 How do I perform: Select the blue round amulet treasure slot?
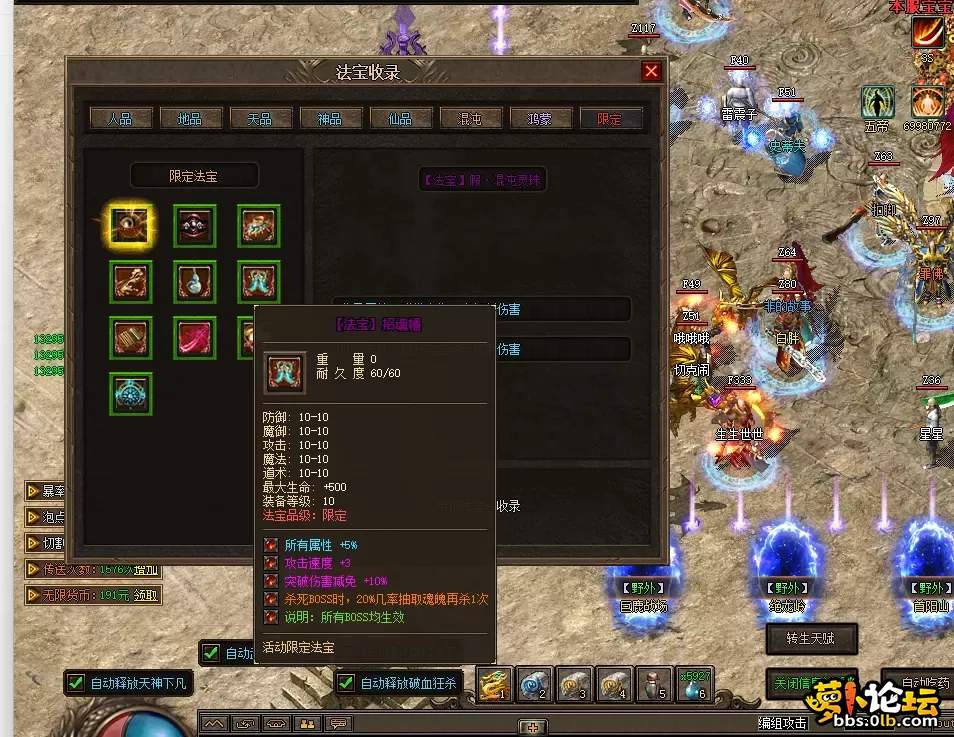coord(130,394)
